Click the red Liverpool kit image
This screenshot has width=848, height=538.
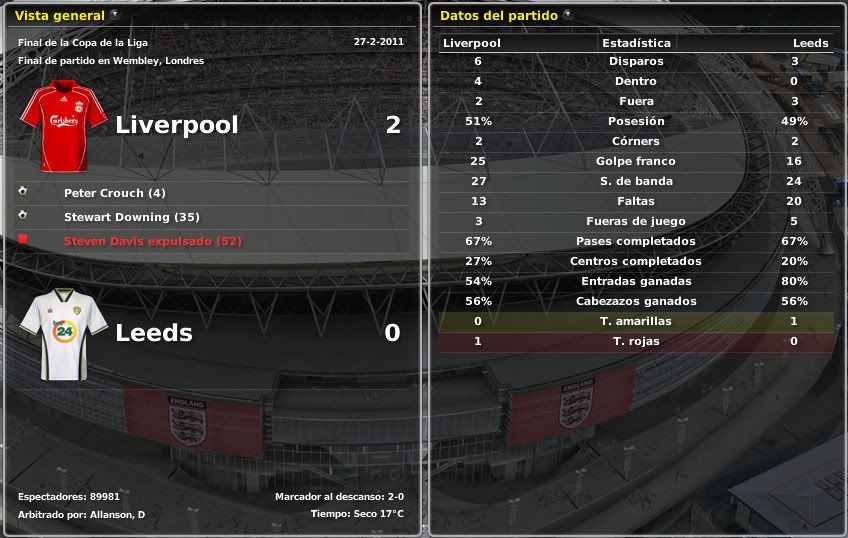pos(64,127)
